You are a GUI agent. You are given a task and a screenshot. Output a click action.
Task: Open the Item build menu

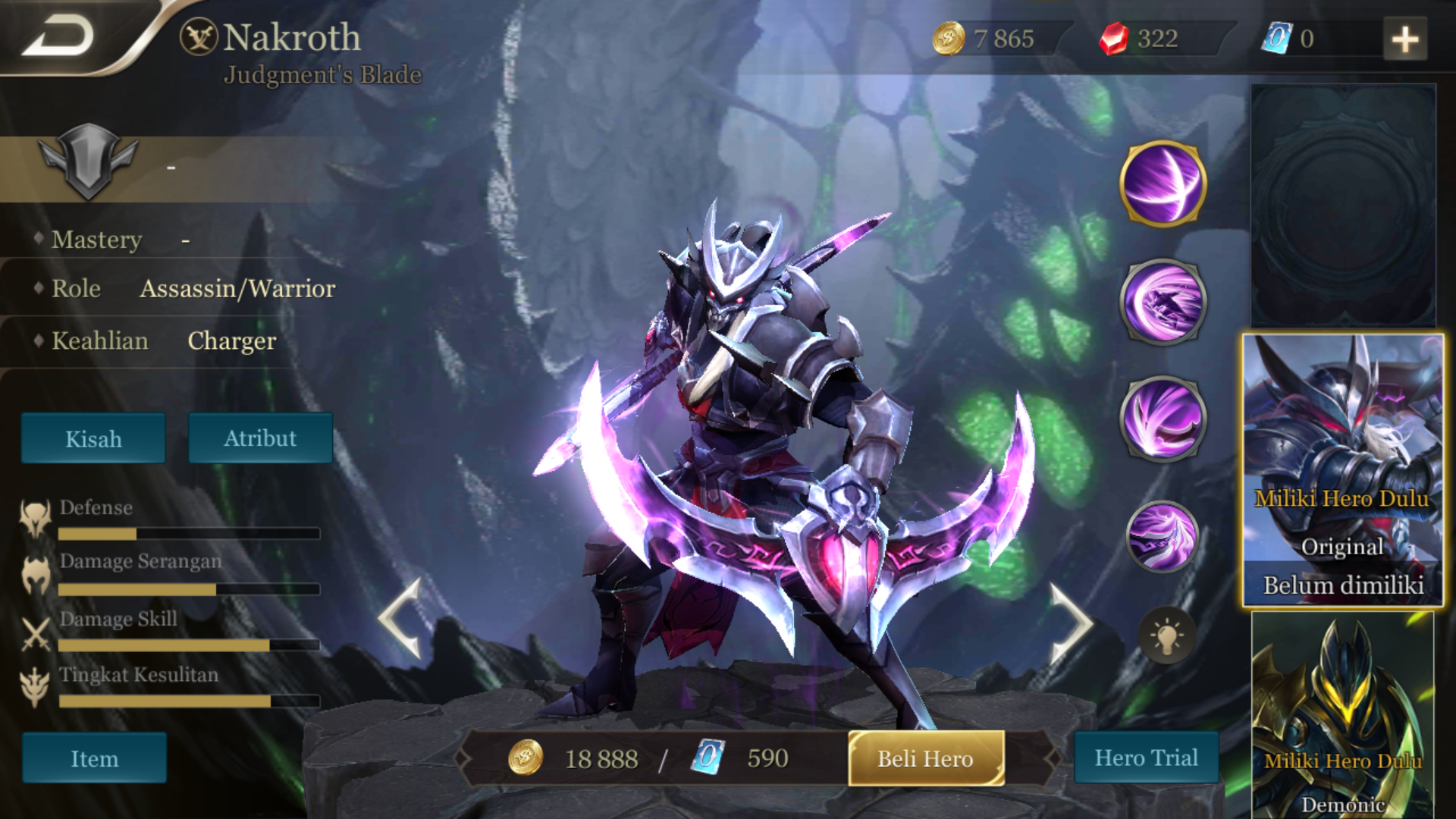[94, 758]
